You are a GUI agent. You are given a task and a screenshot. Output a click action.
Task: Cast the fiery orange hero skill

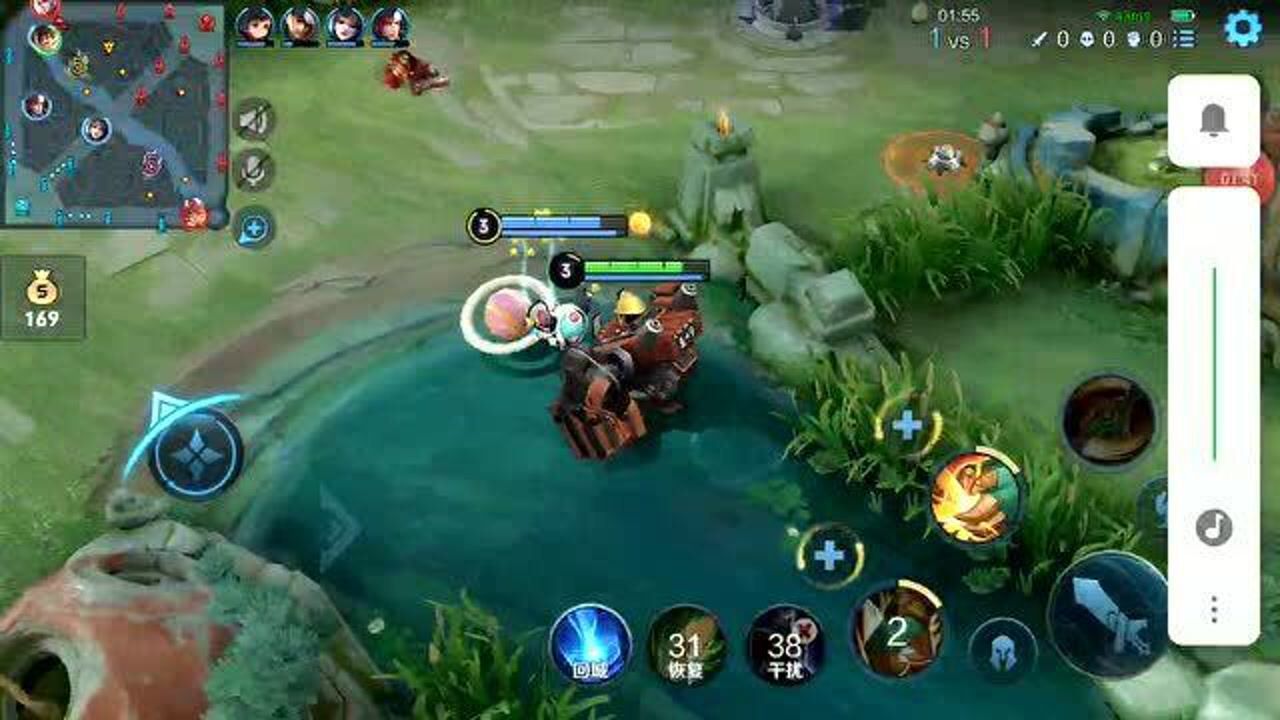976,497
